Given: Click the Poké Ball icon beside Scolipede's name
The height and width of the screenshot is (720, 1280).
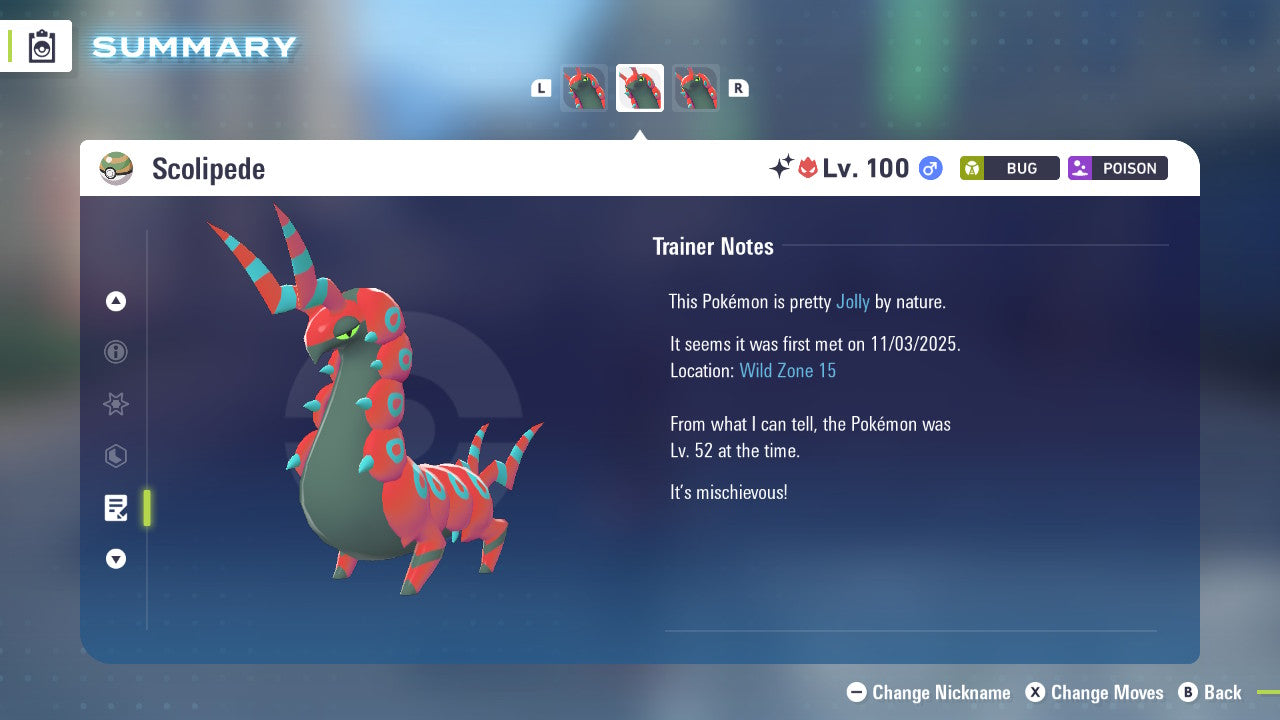Looking at the screenshot, I should tap(116, 168).
